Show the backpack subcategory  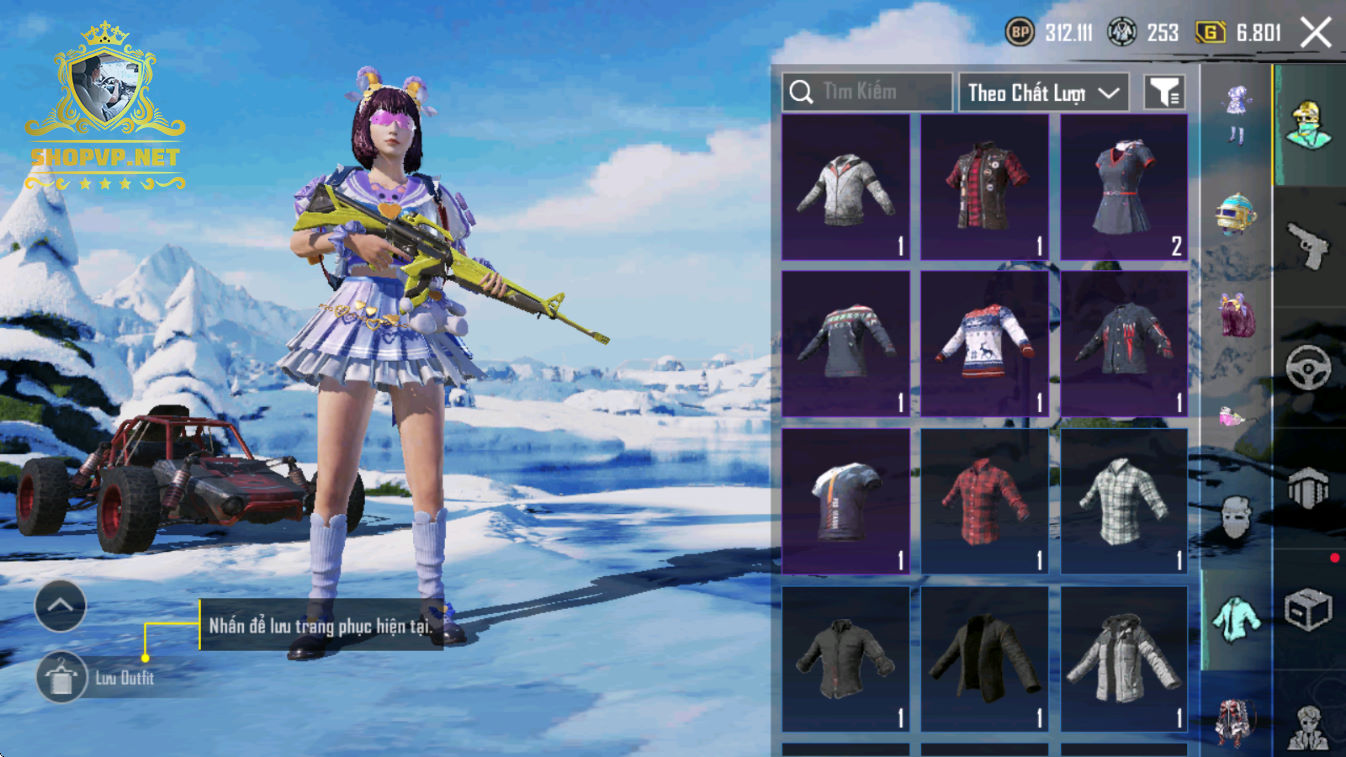point(1236,314)
